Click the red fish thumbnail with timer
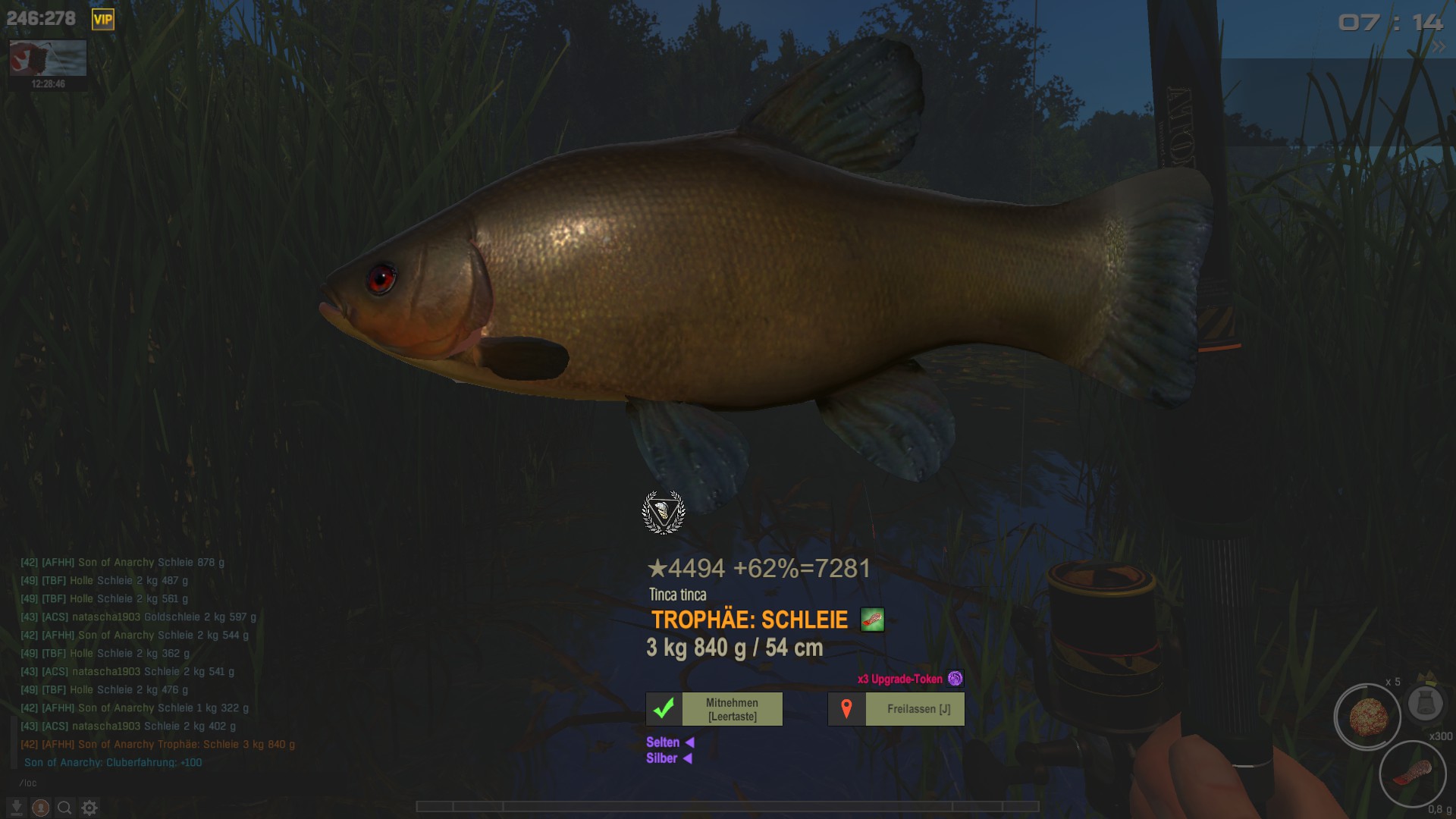 [48, 58]
